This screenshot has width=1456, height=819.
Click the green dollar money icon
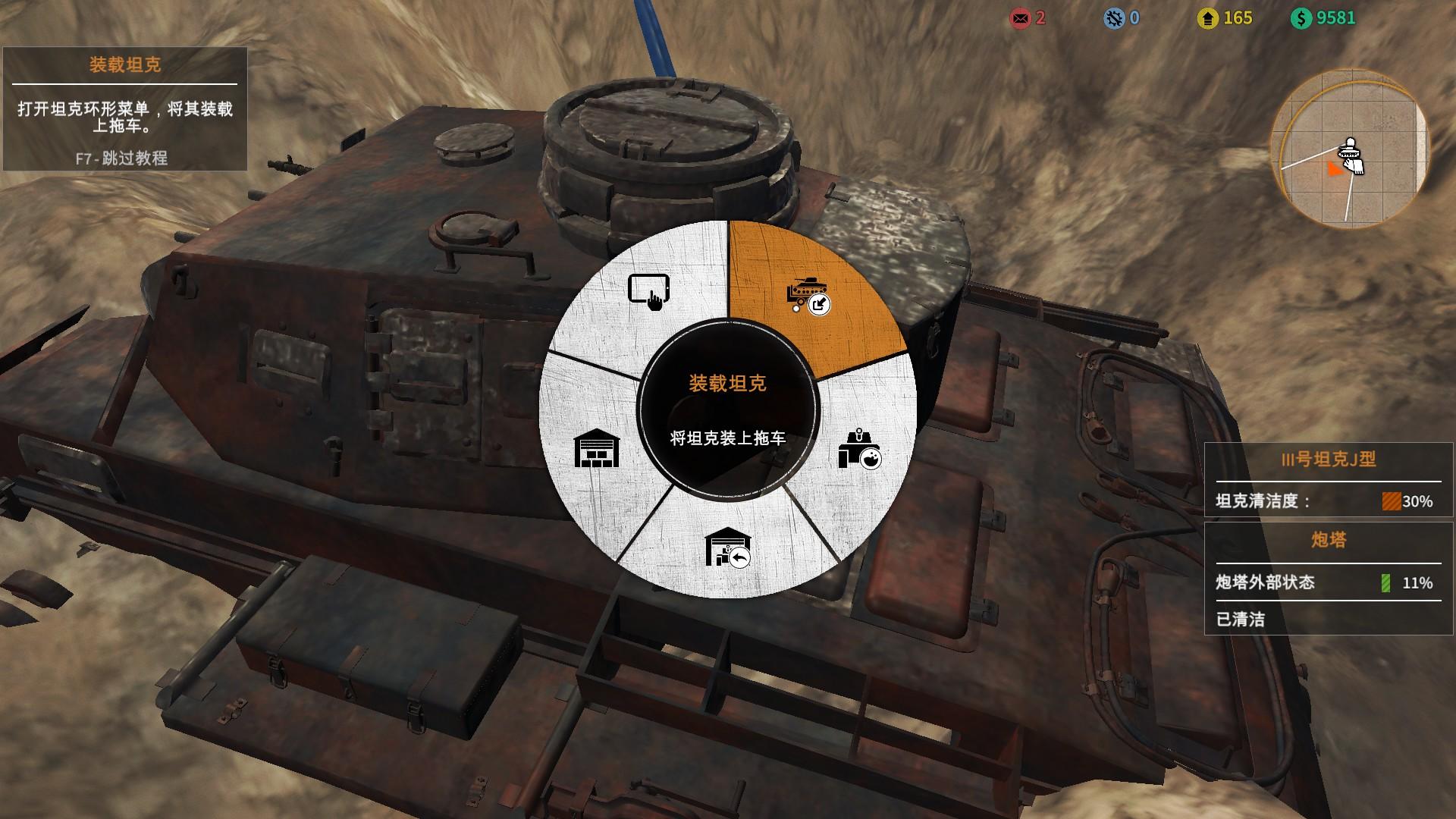[1301, 18]
